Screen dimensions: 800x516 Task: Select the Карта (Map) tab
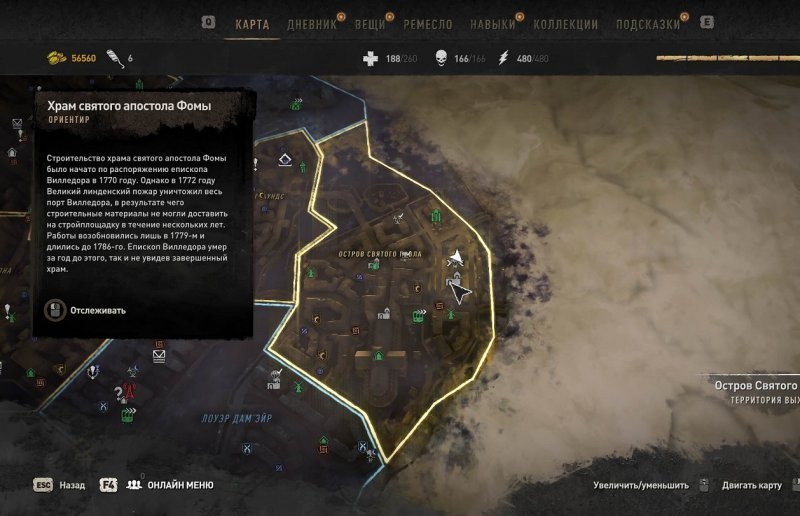tap(251, 24)
